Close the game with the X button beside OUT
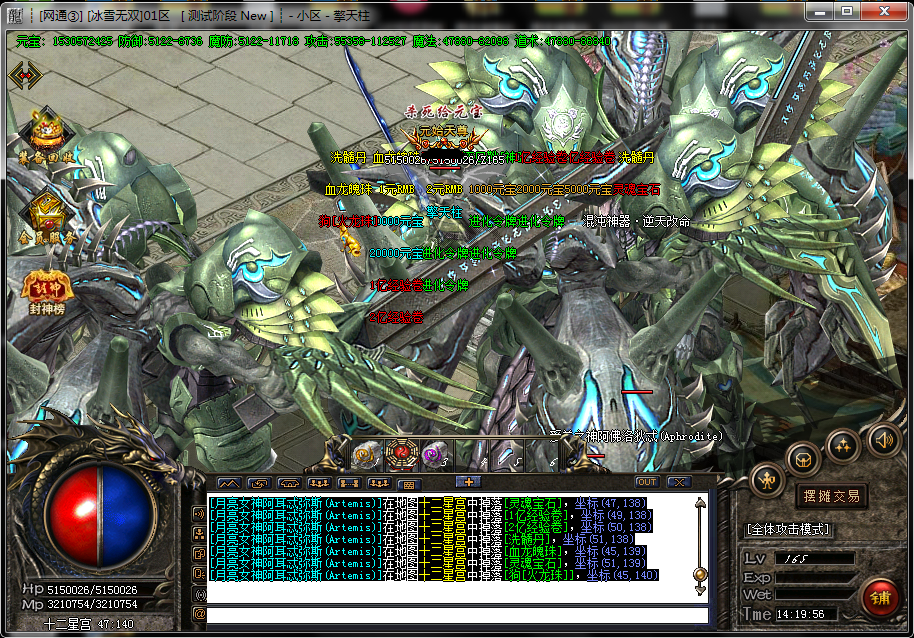The width and height of the screenshot is (914, 638). [x=679, y=482]
